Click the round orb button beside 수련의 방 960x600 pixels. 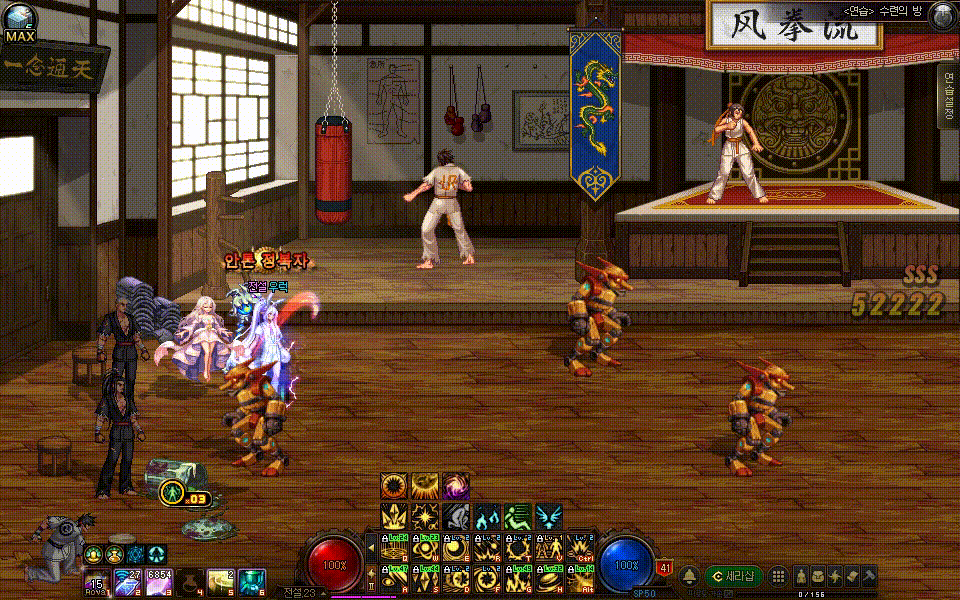point(941,15)
